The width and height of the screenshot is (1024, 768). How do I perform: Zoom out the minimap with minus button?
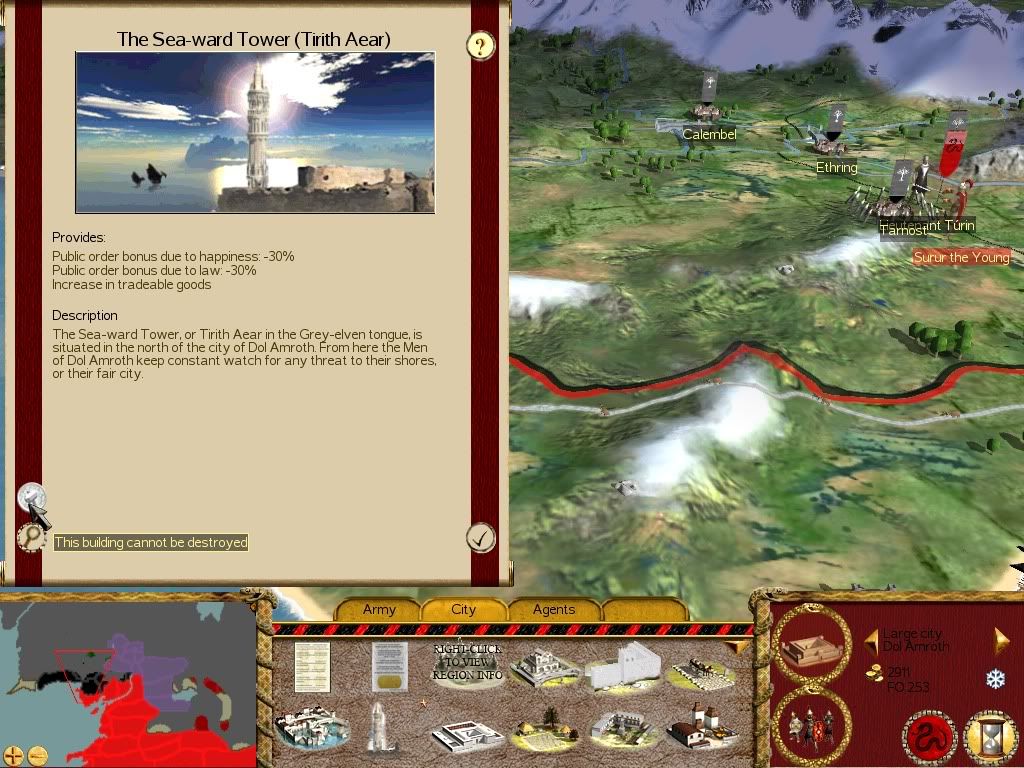click(x=37, y=755)
